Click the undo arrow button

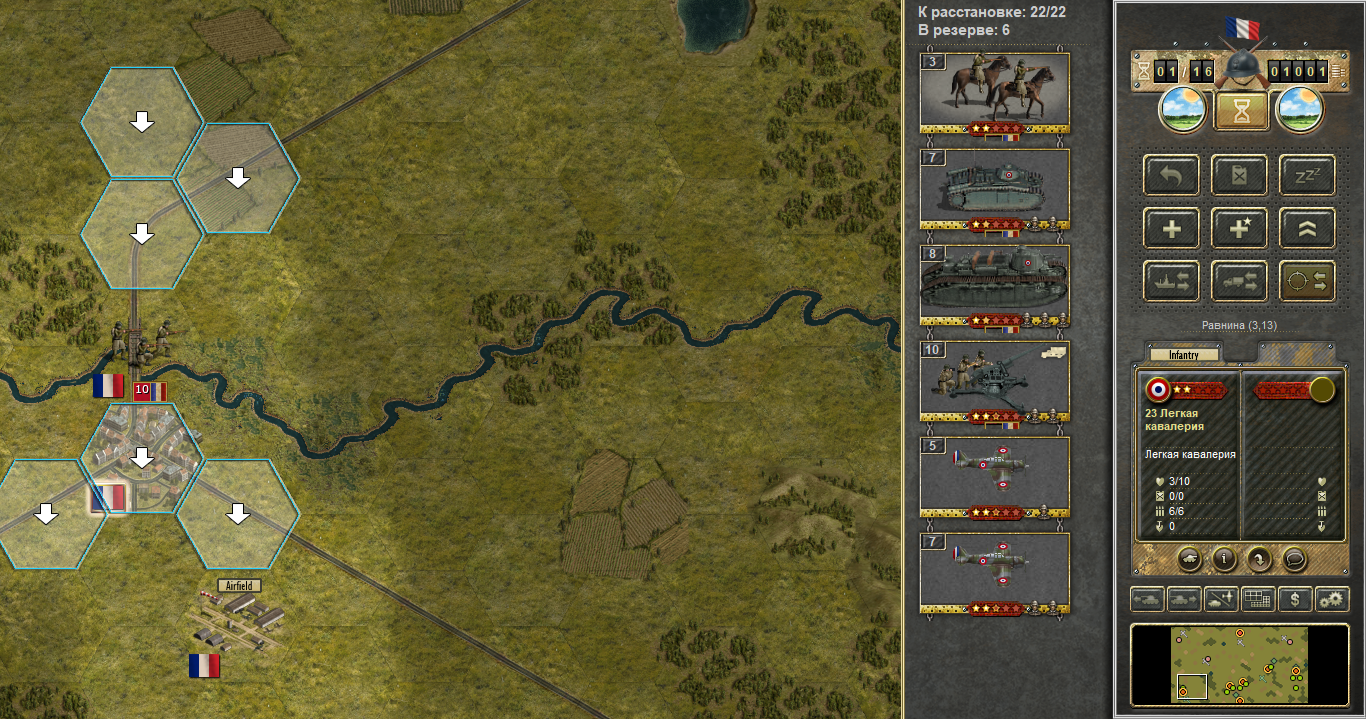[1171, 175]
